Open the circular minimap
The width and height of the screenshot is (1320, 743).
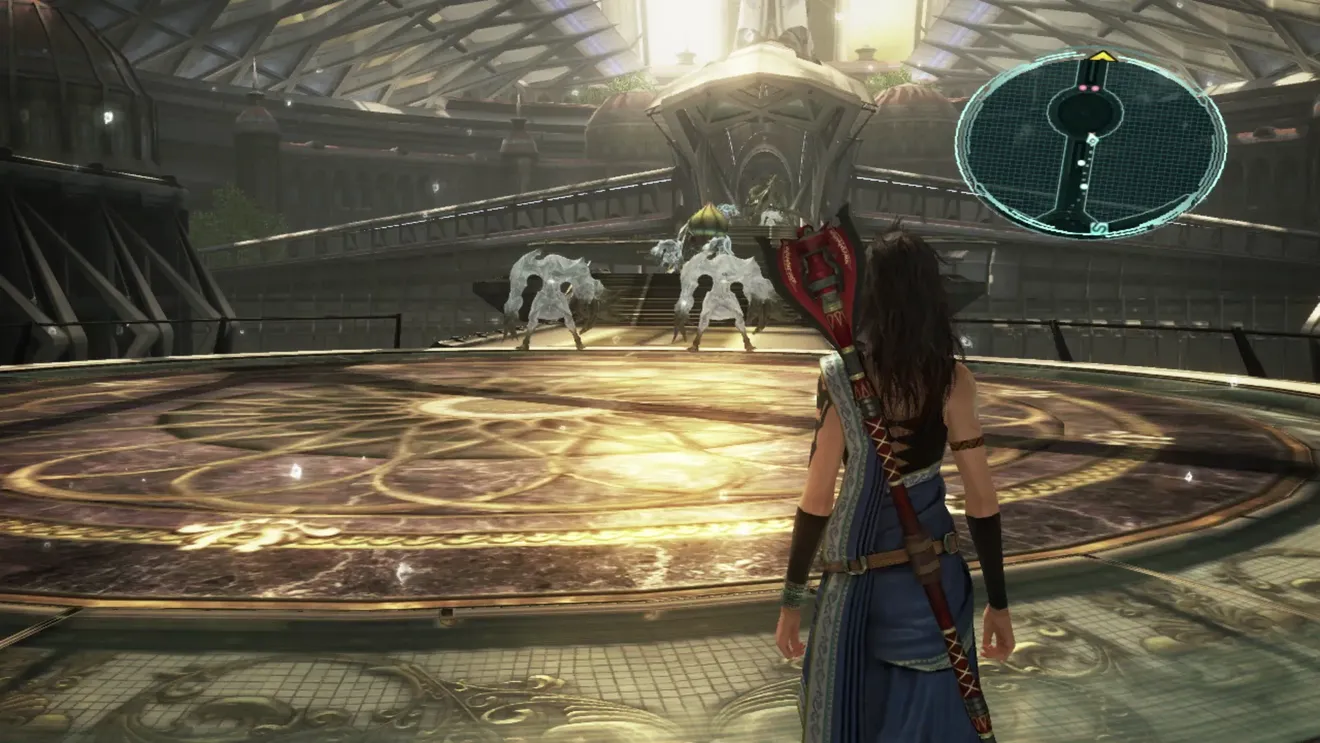(x=1090, y=145)
